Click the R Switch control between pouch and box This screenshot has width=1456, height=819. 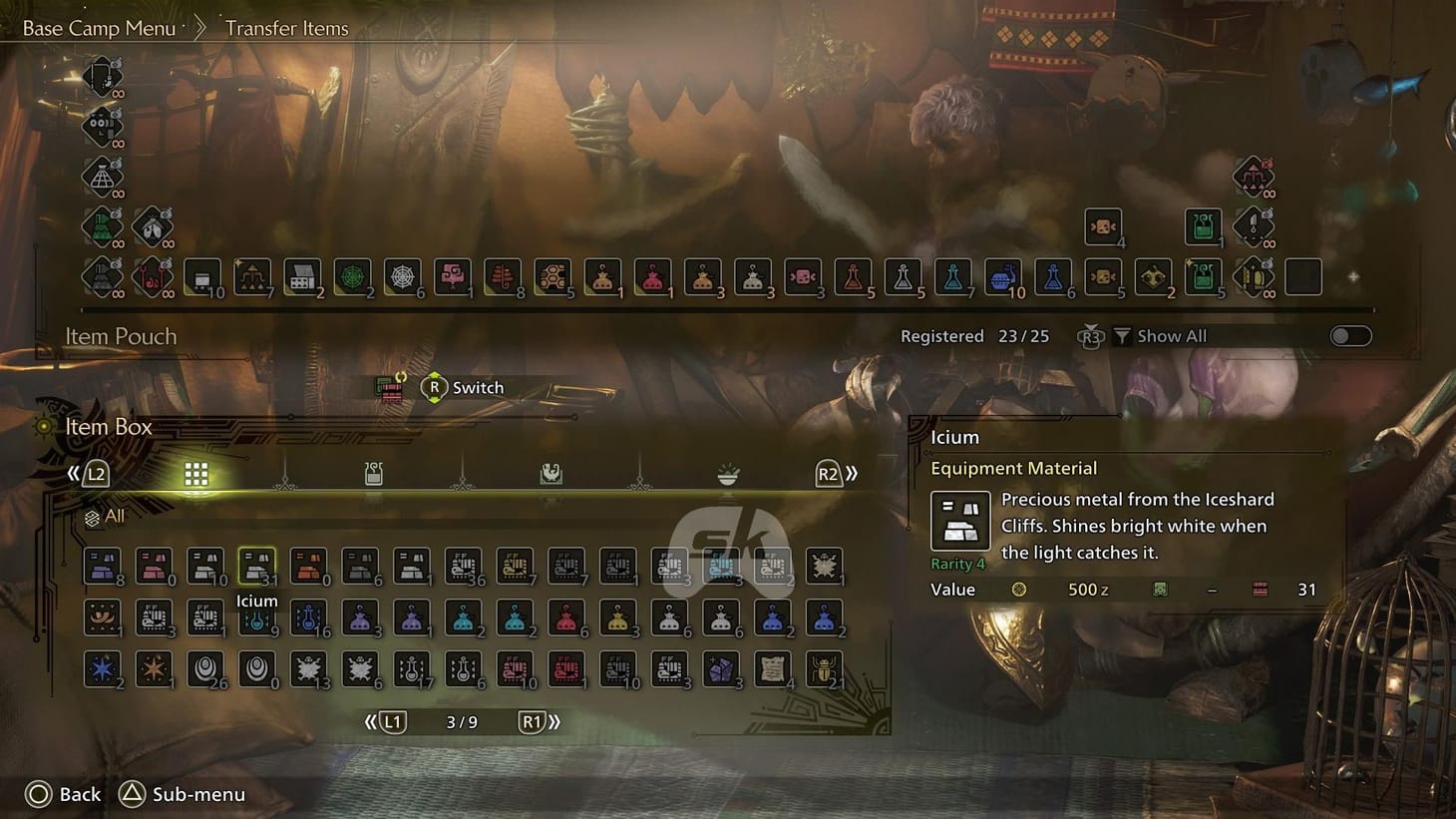pos(436,387)
